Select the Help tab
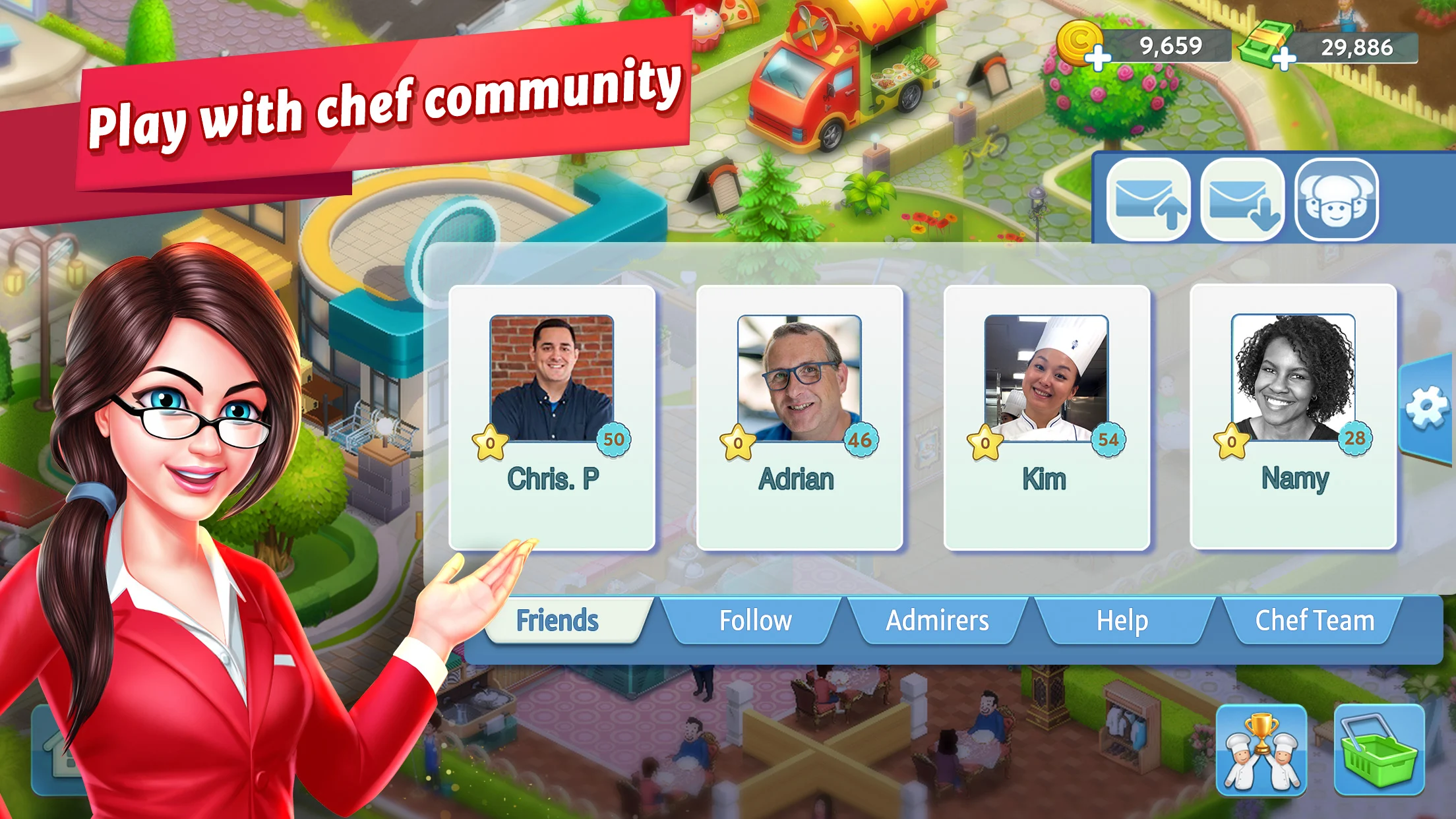The image size is (1456, 819). coord(1122,621)
